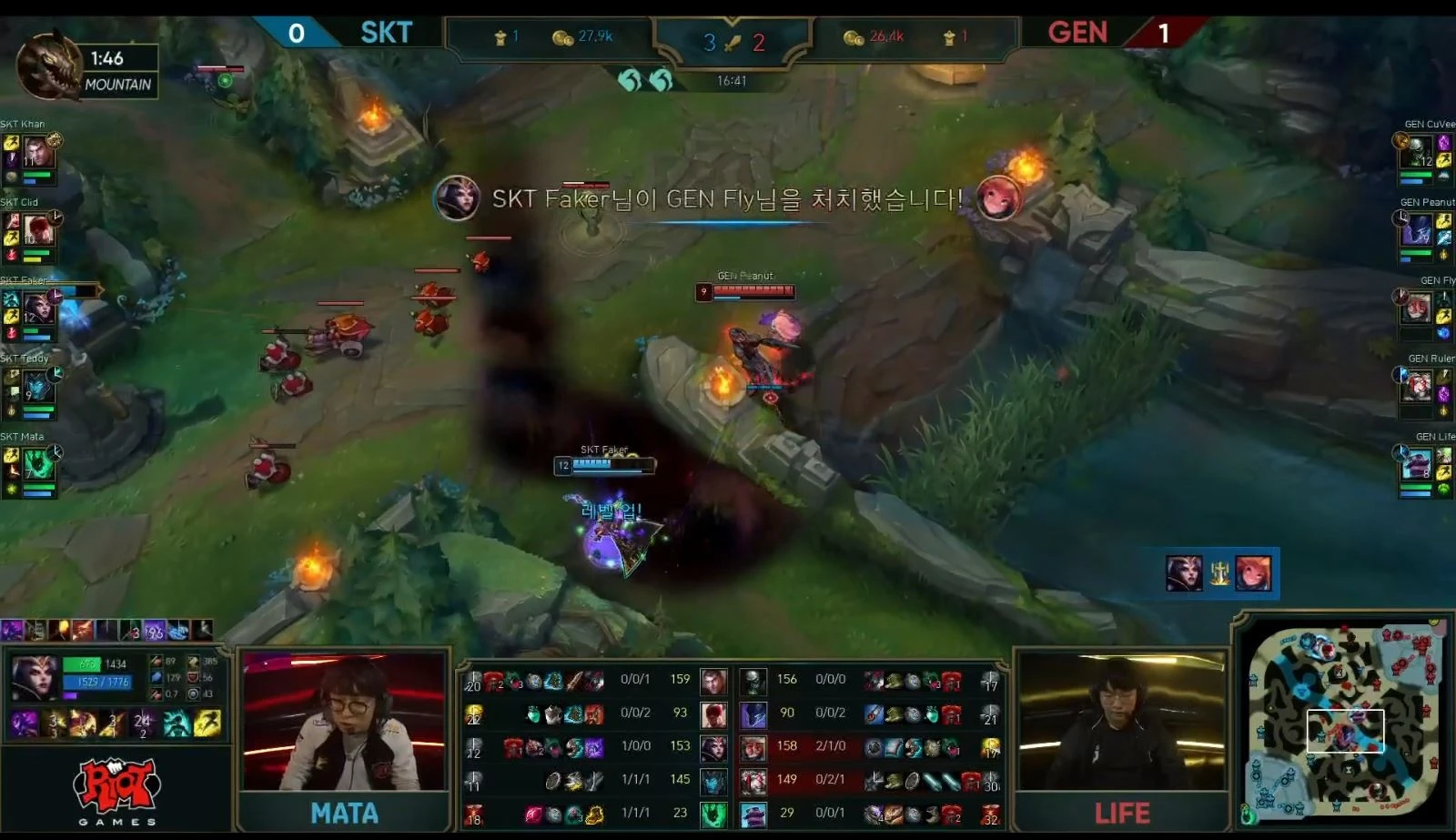Click LeBlanc's Flash summoner spell icon

pyautogui.click(x=207, y=725)
